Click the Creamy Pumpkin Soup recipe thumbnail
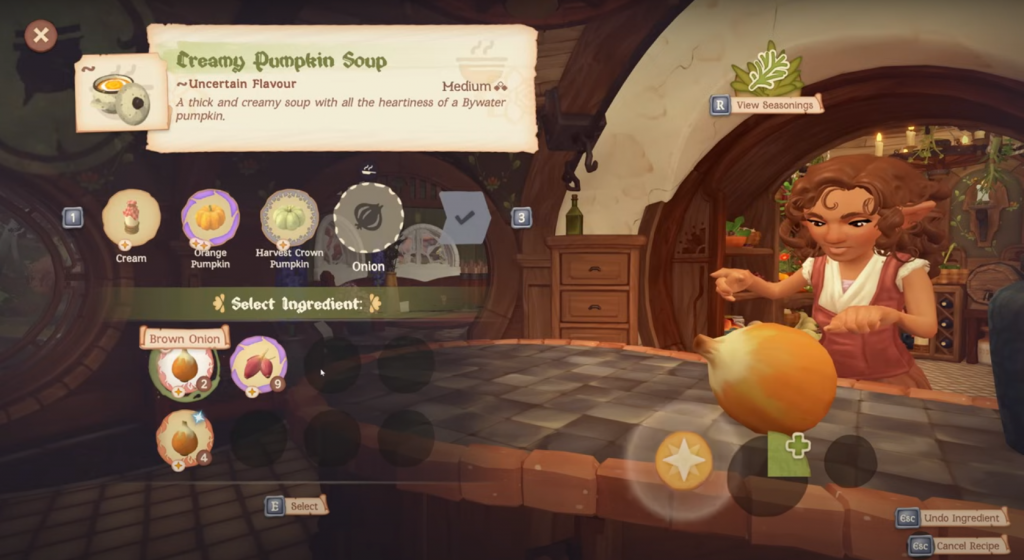This screenshot has width=1024, height=560. tap(122, 93)
